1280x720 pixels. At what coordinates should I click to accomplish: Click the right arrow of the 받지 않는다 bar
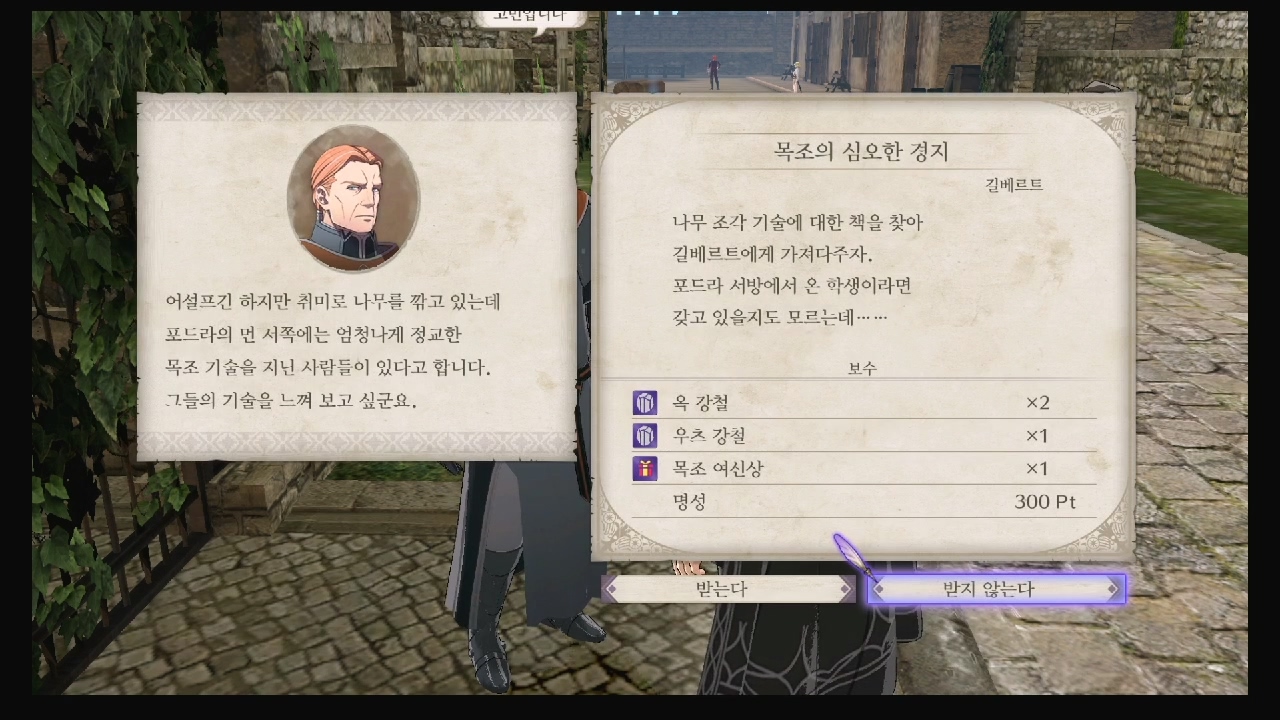click(x=1113, y=589)
